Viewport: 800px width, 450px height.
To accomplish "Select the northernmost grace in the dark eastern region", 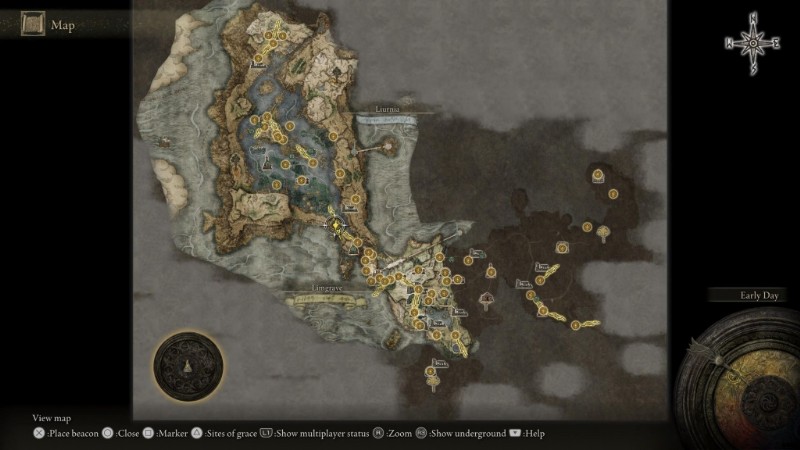I will (597, 175).
